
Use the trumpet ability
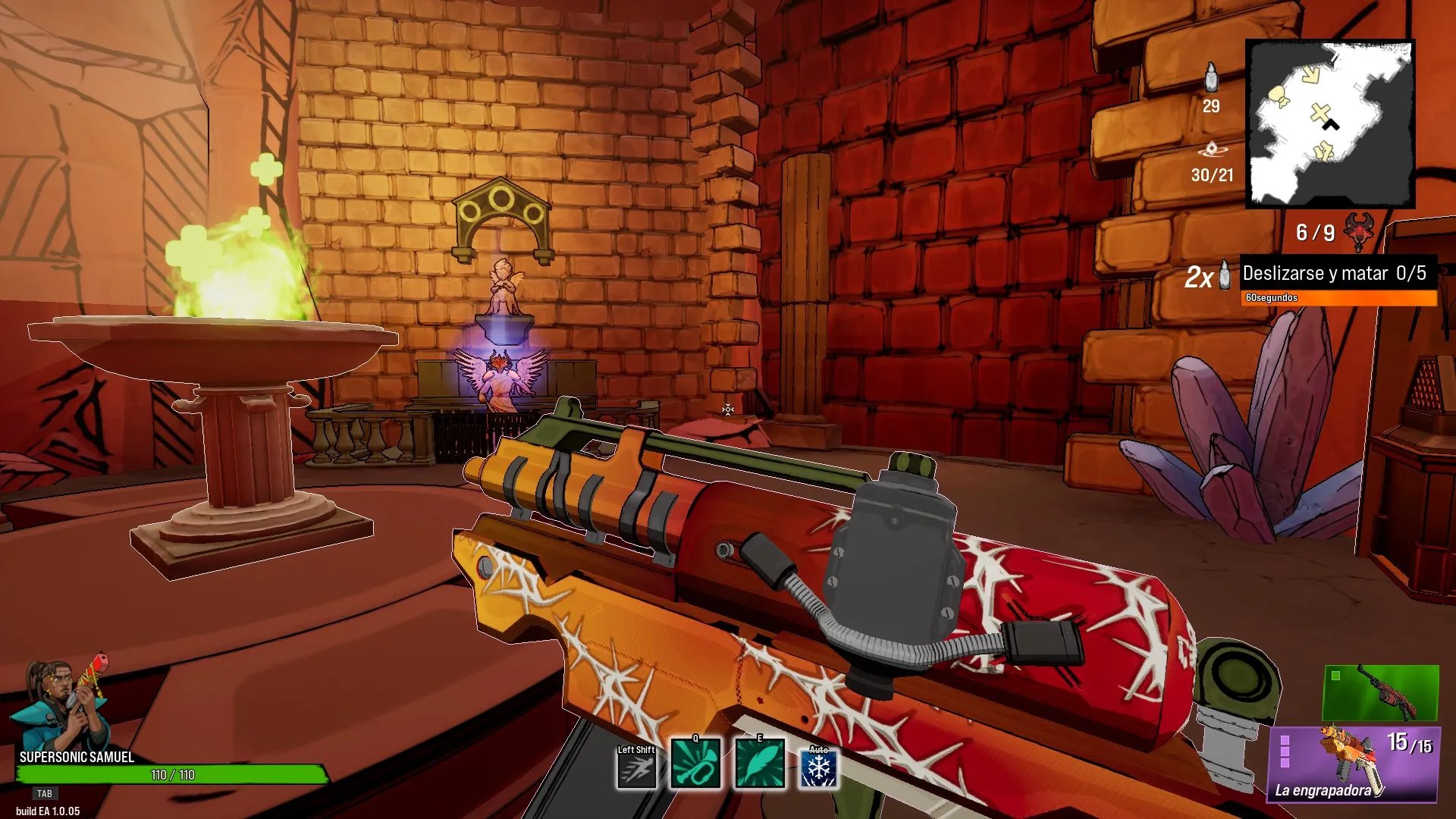point(695,764)
